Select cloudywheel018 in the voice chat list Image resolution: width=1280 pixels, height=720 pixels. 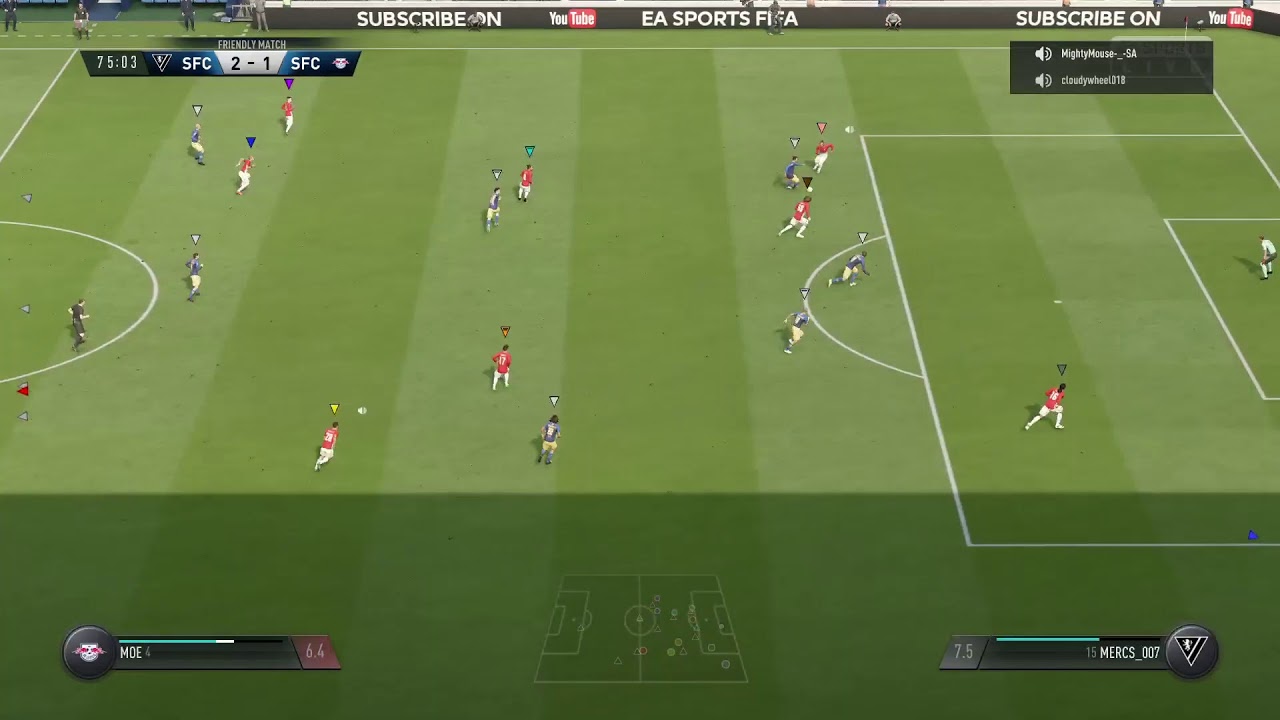tap(1092, 80)
